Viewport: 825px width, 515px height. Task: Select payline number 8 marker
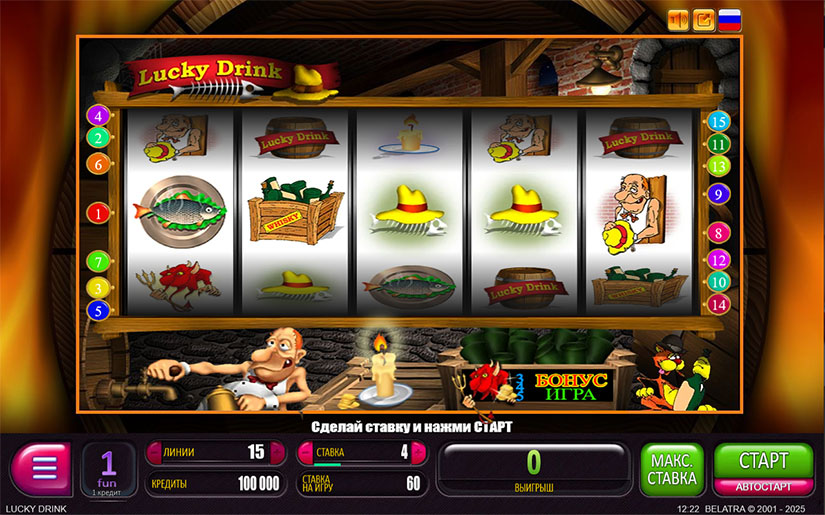pos(718,233)
